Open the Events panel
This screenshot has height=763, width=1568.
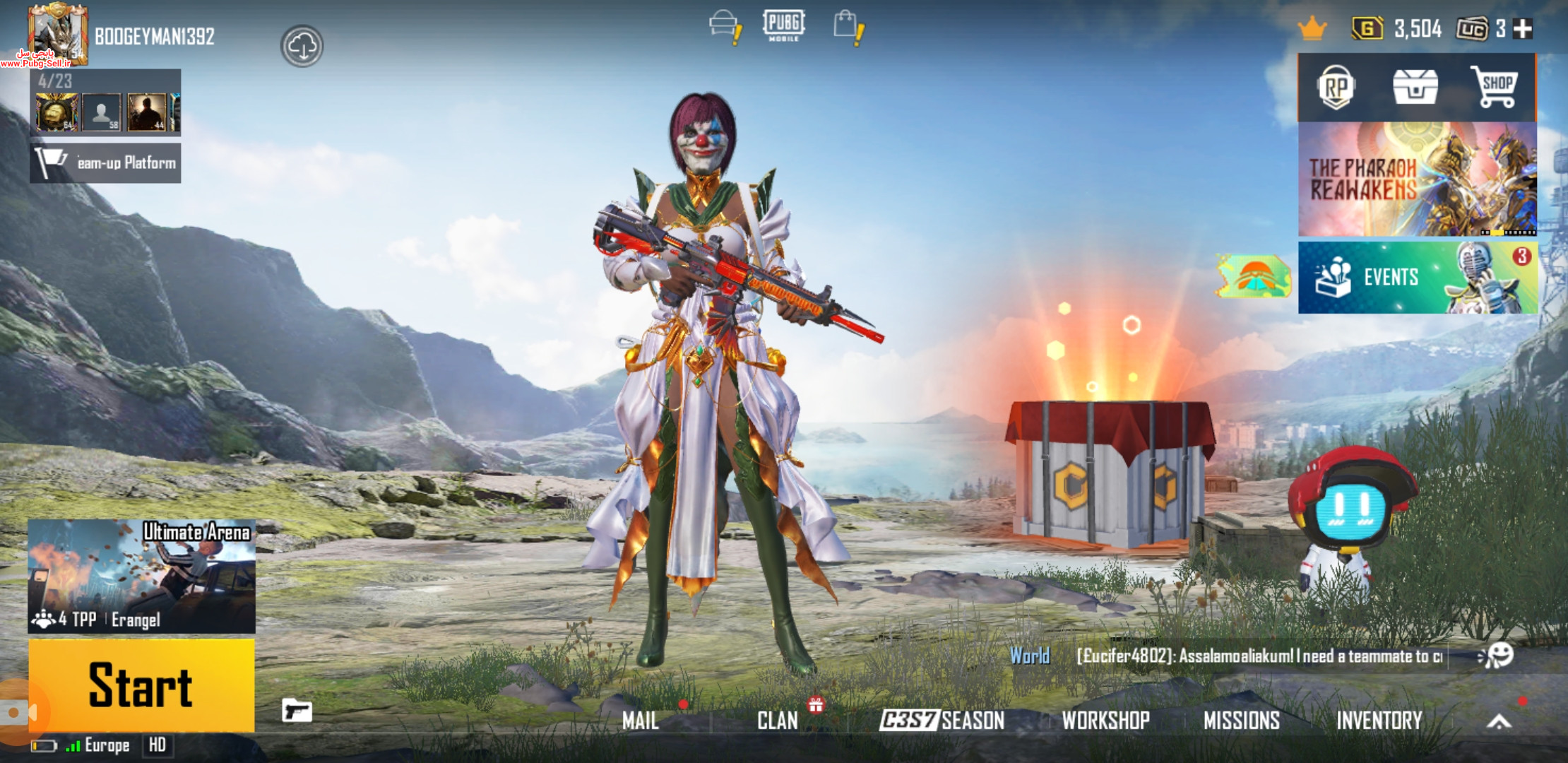(x=1417, y=278)
